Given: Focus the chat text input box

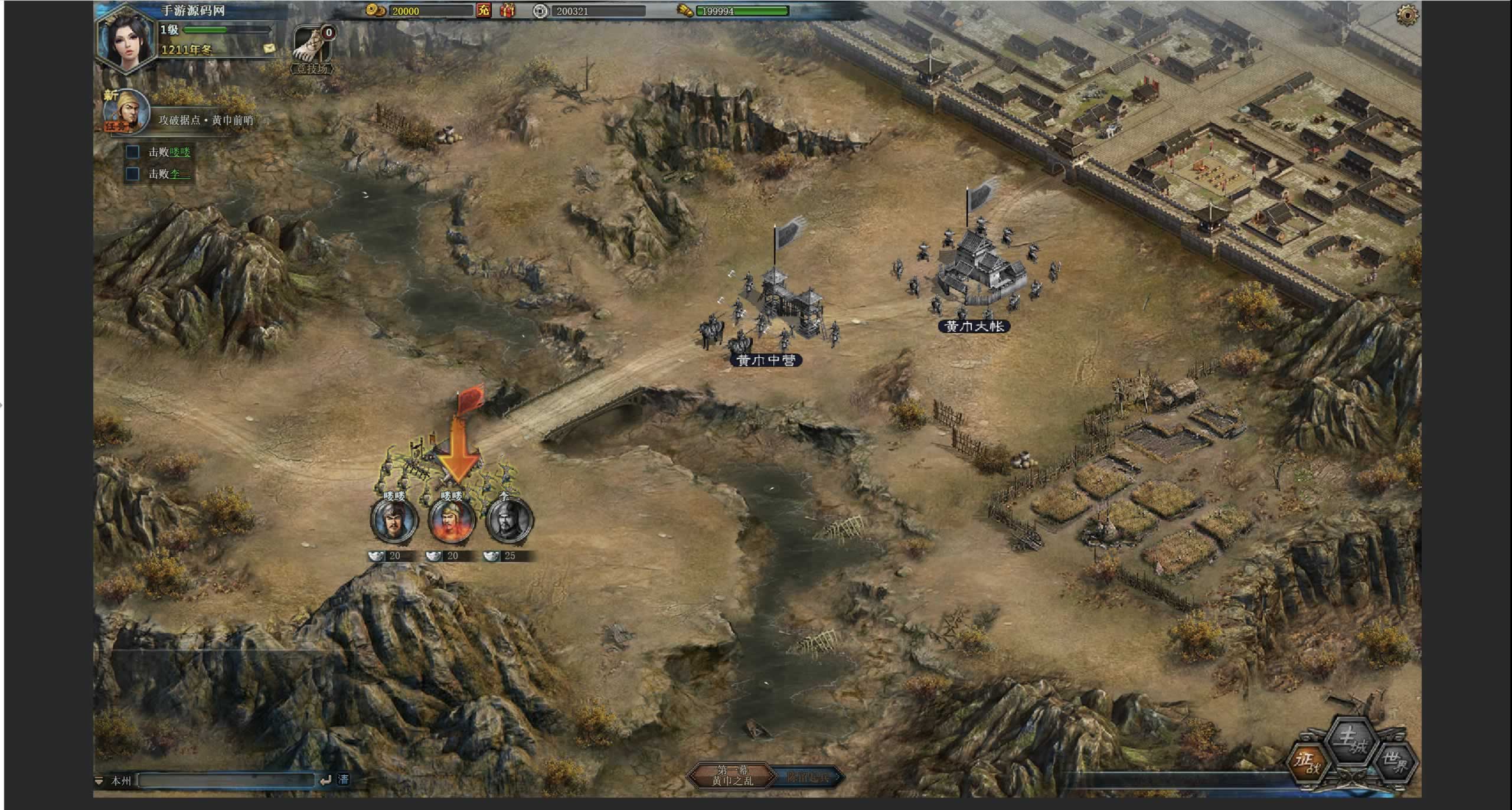Looking at the screenshot, I should coord(227,780).
